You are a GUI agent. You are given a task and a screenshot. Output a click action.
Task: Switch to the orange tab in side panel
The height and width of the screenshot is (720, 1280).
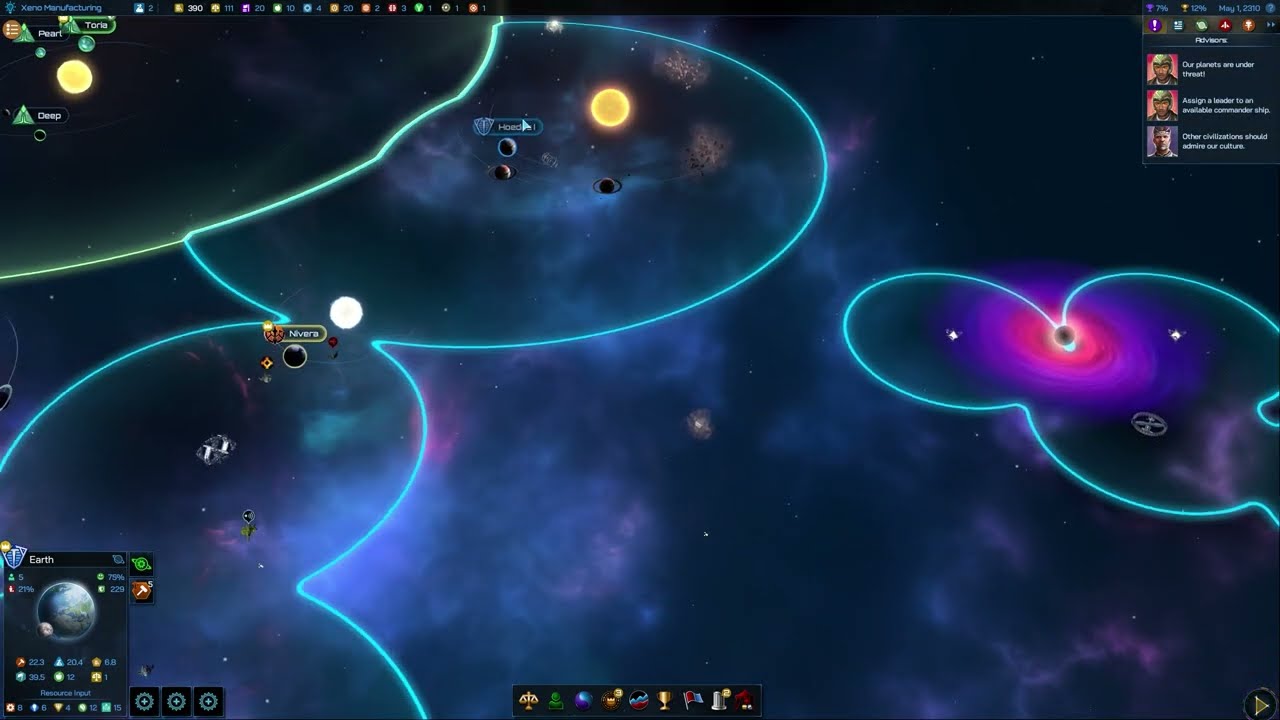tap(1248, 25)
